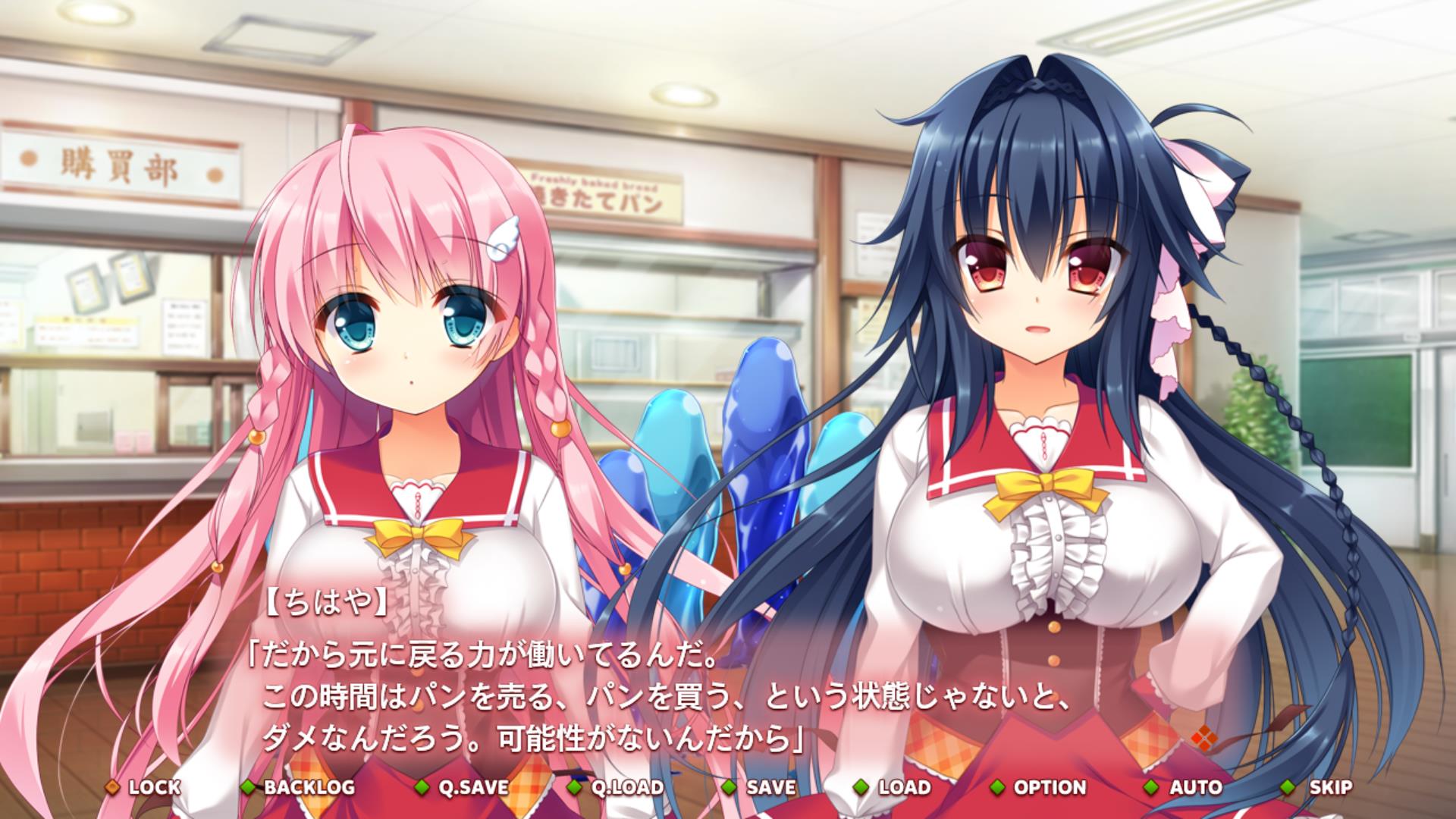Toggle the LOCK button
This screenshot has height=819, width=1456.
click(146, 787)
